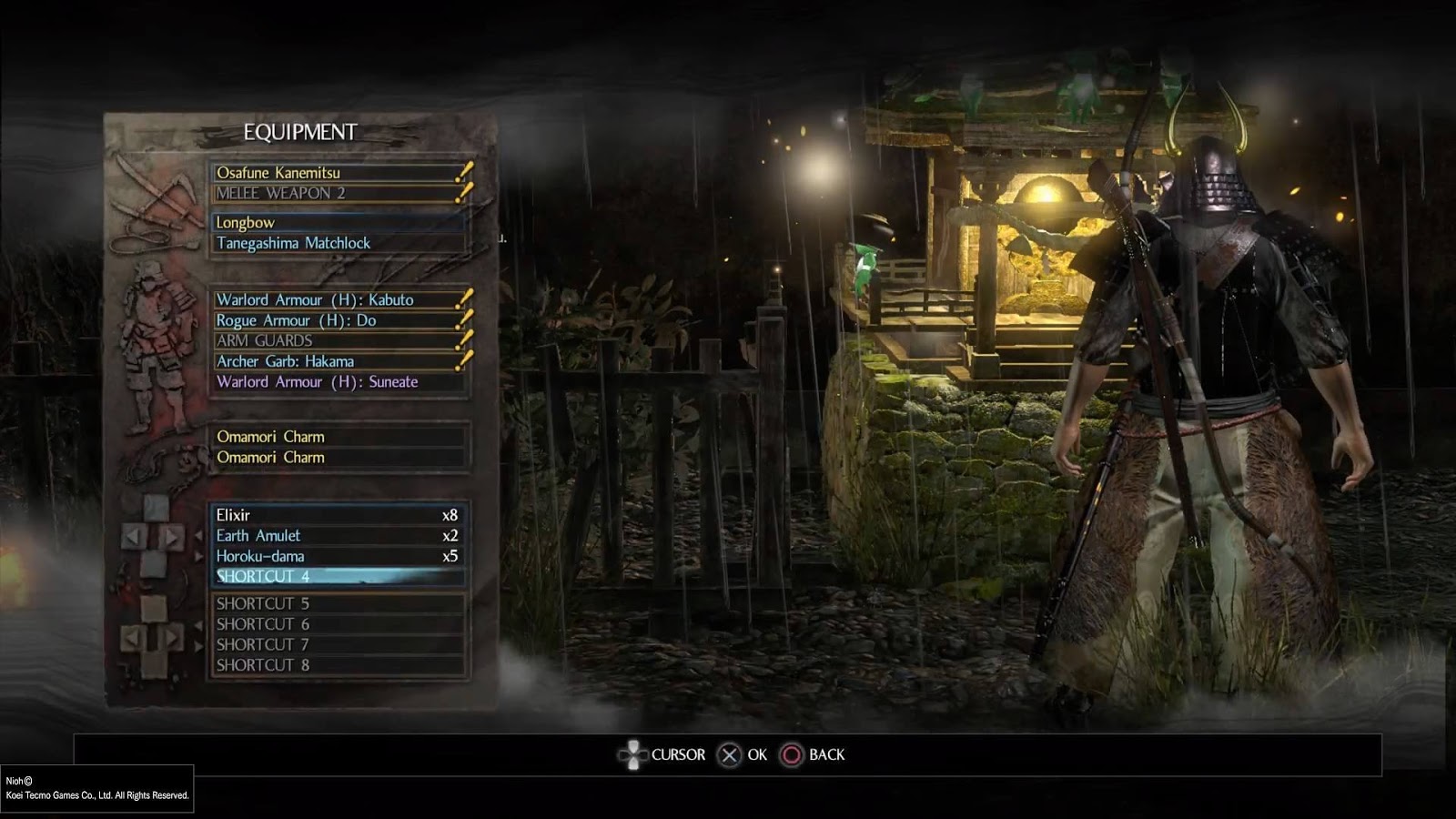
Task: Open the Tanegashima Matchlock slot
Action: [x=337, y=243]
